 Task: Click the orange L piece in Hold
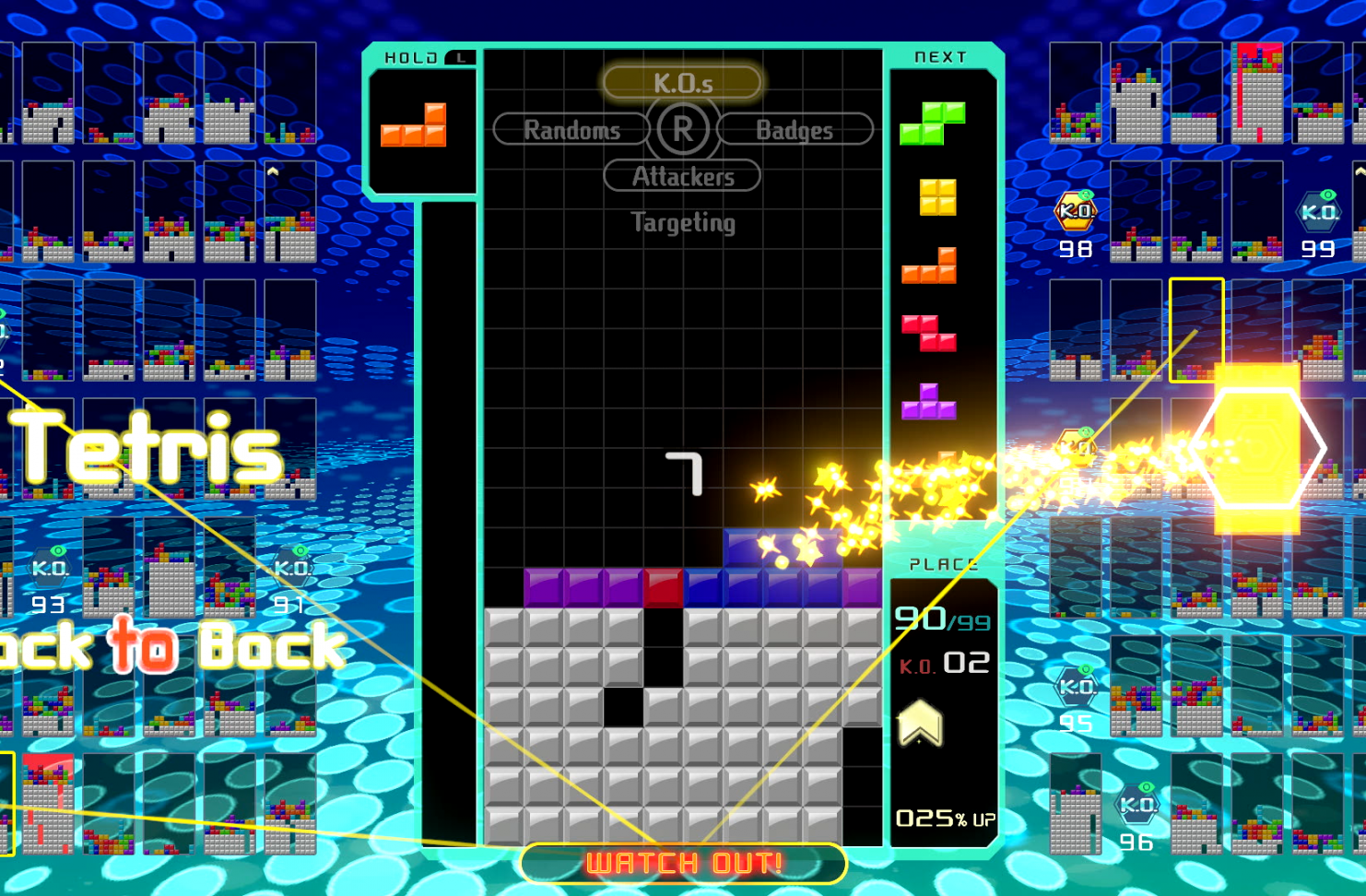pyautogui.click(x=414, y=128)
